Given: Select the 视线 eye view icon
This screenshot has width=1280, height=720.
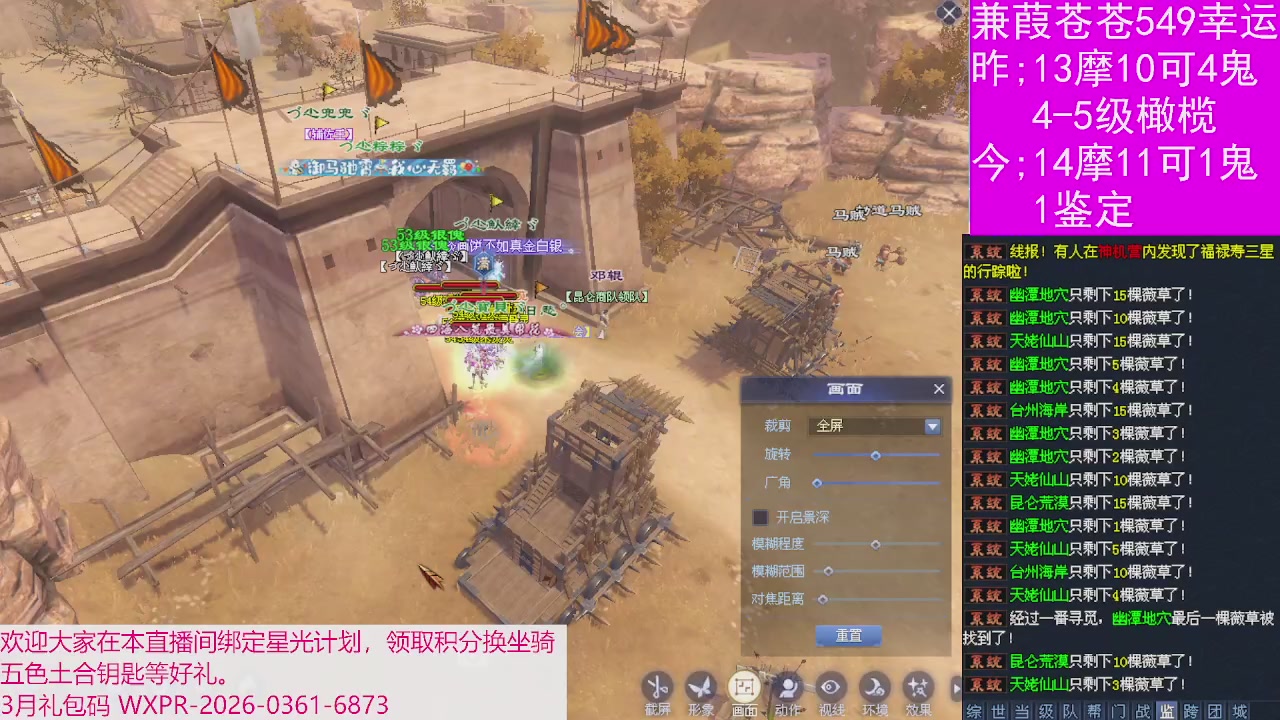Looking at the screenshot, I should tap(831, 688).
